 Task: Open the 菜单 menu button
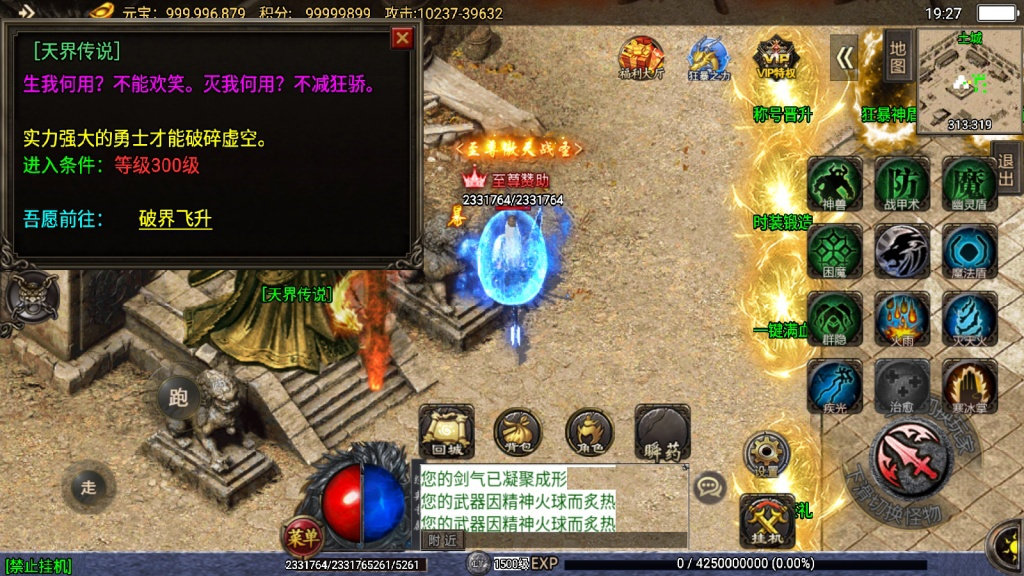(x=301, y=537)
